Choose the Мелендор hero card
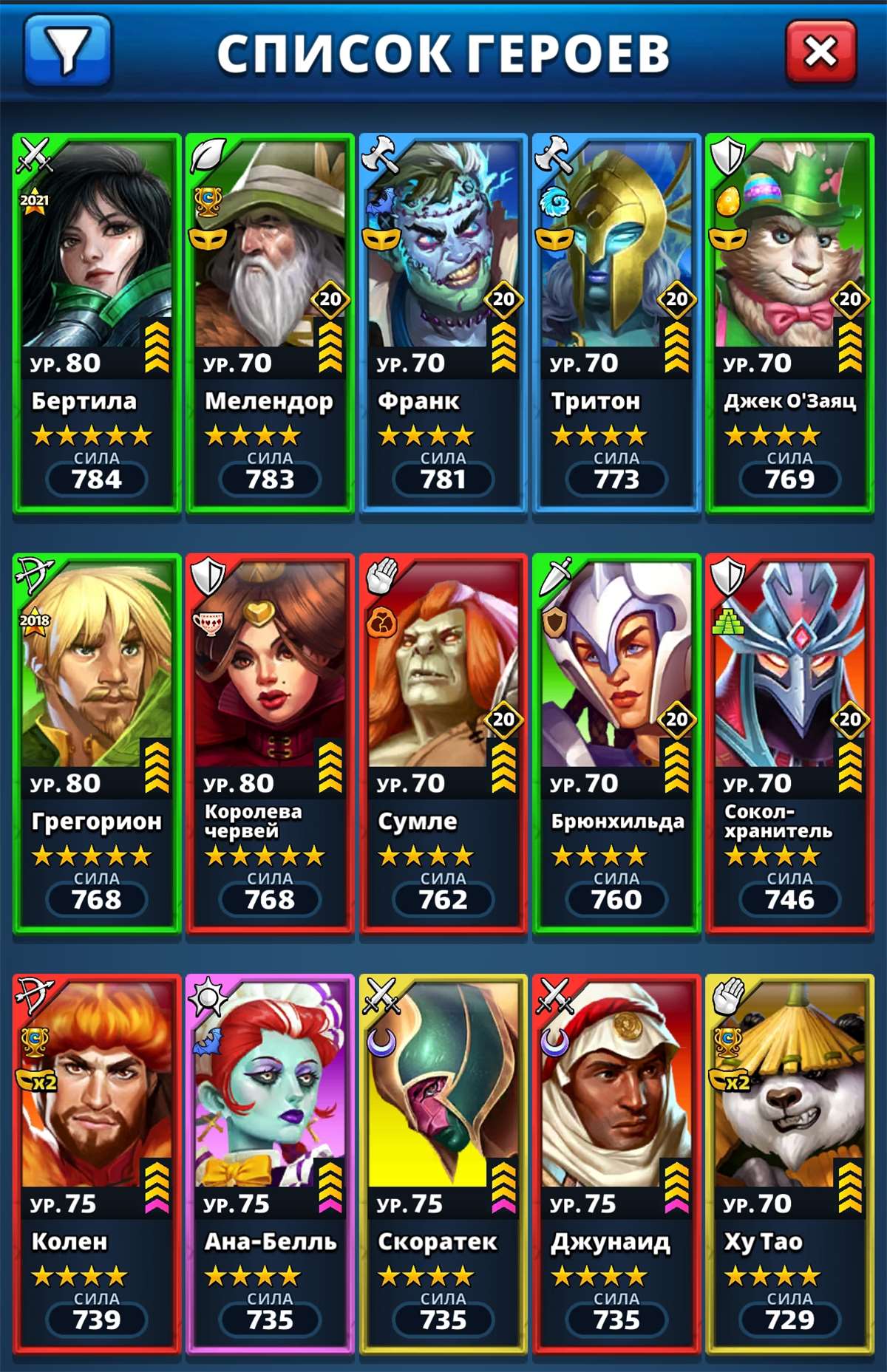887x1372 pixels. click(270, 323)
